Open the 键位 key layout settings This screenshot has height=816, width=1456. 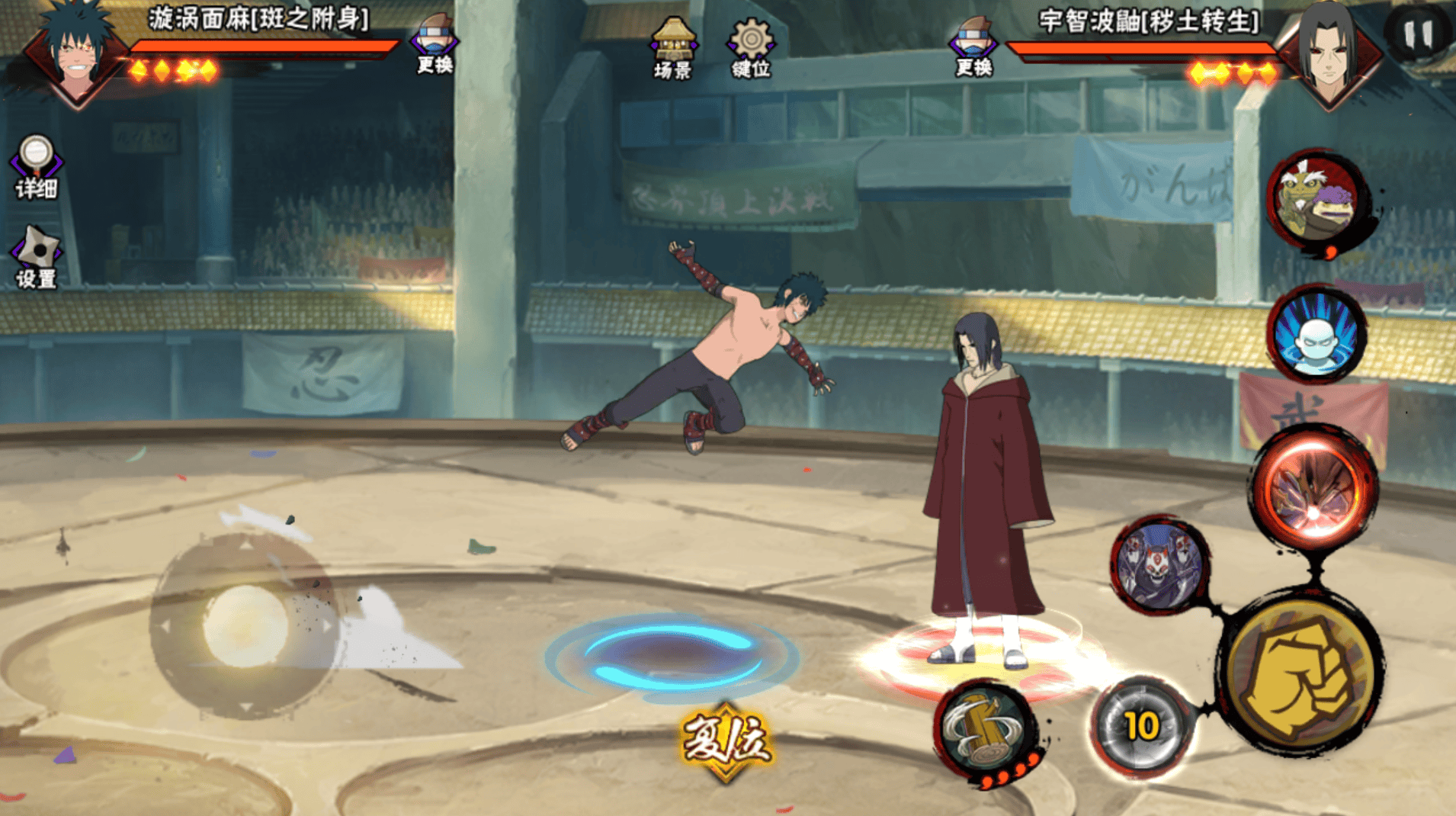pyautogui.click(x=751, y=47)
